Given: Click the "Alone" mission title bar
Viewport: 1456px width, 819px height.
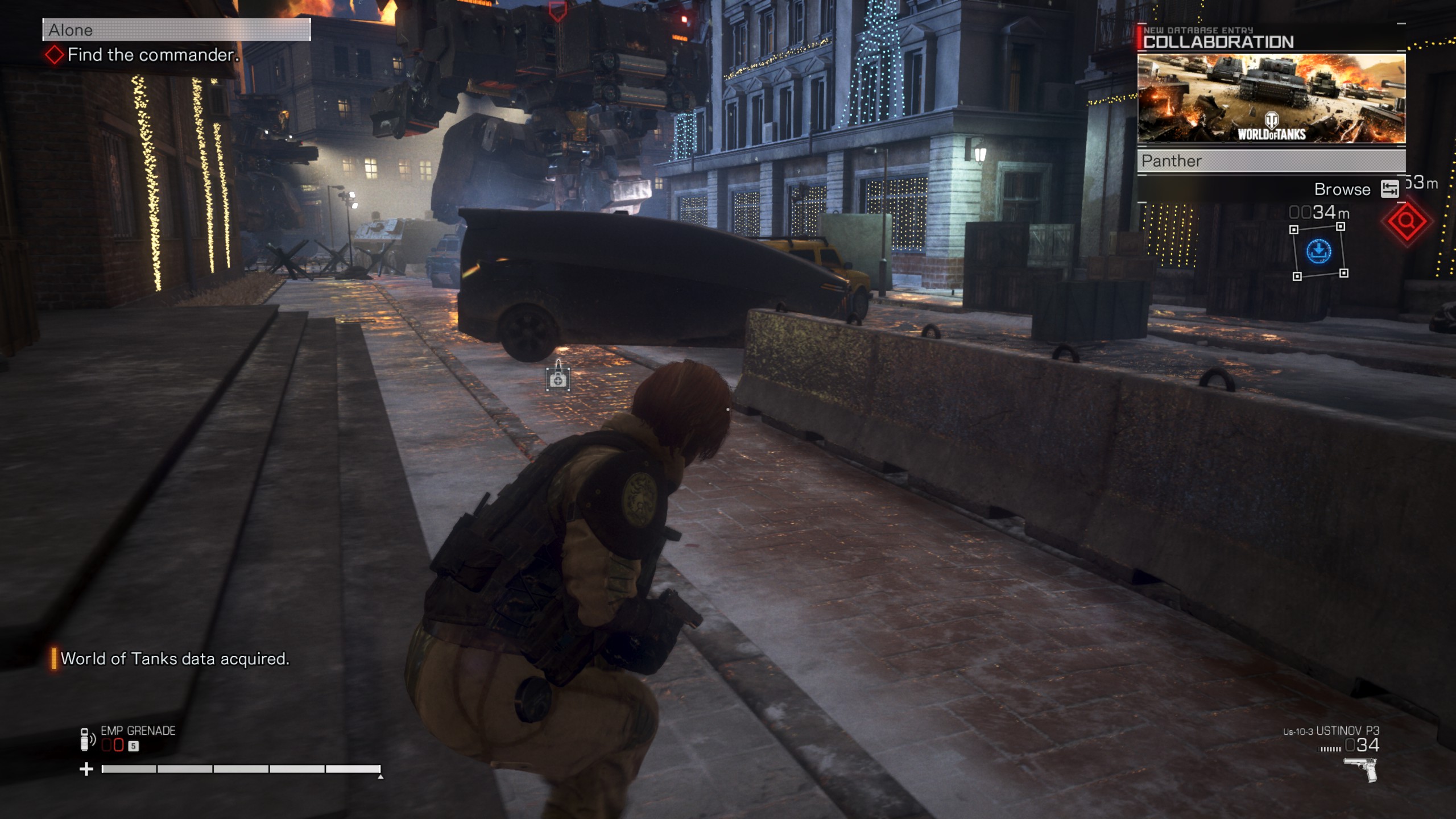Looking at the screenshot, I should (x=176, y=30).
